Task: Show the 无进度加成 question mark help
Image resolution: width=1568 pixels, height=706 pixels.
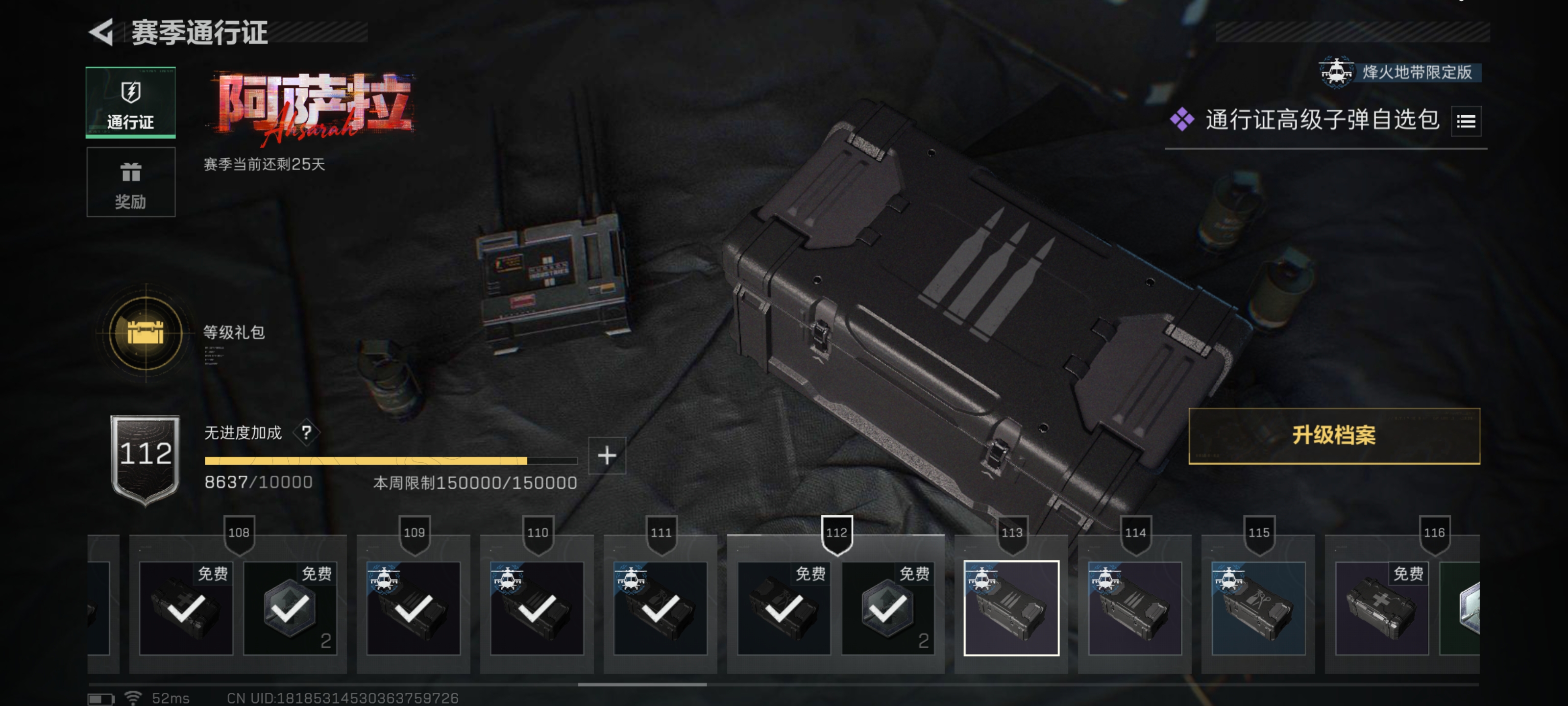Action: pyautogui.click(x=306, y=433)
